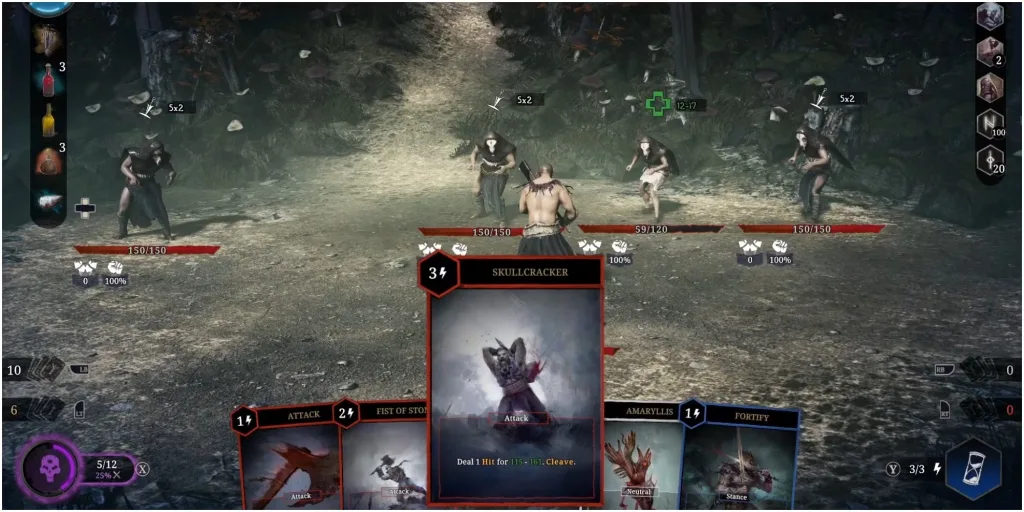End turn with the hourglass button
The height and width of the screenshot is (512, 1024).
tap(972, 468)
